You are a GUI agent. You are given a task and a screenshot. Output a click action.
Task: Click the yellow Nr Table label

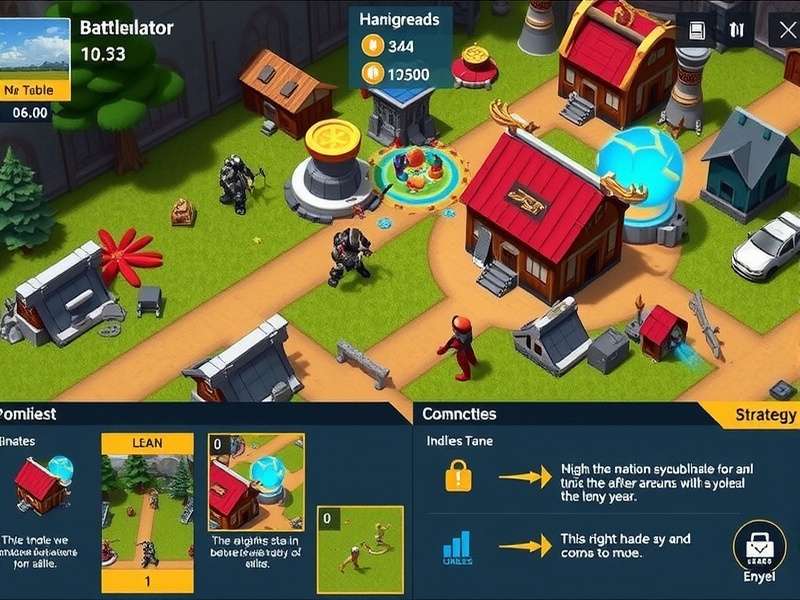pyautogui.click(x=35, y=90)
